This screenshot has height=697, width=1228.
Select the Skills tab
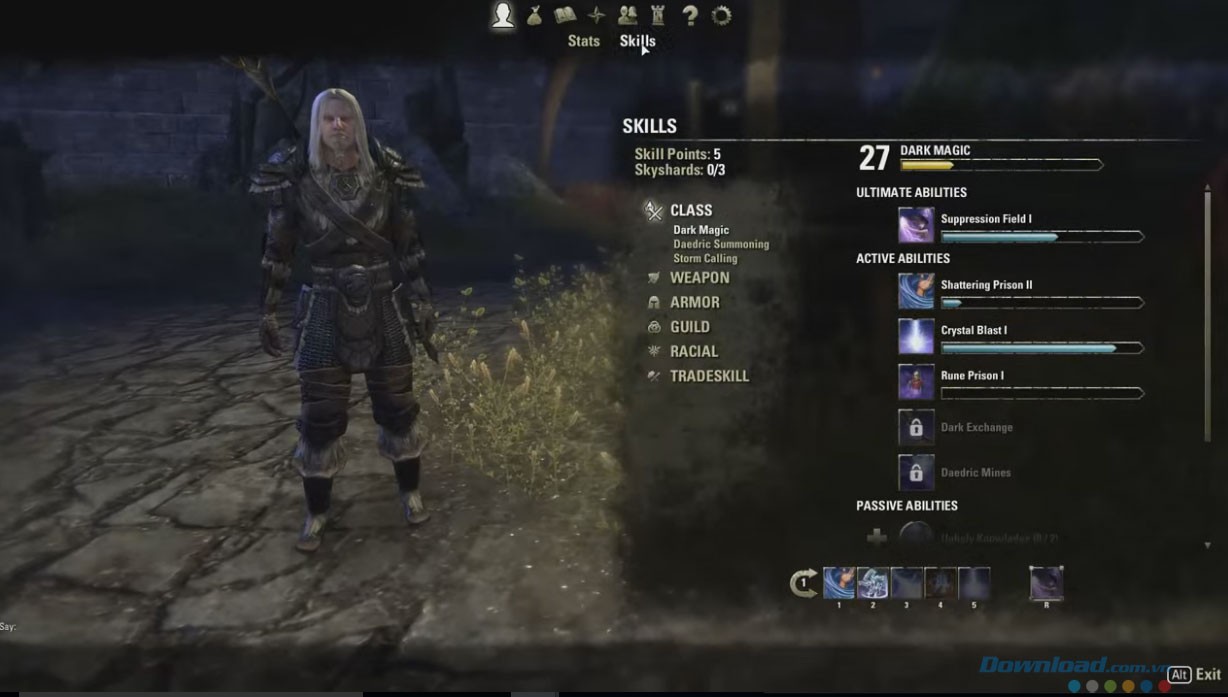click(637, 41)
